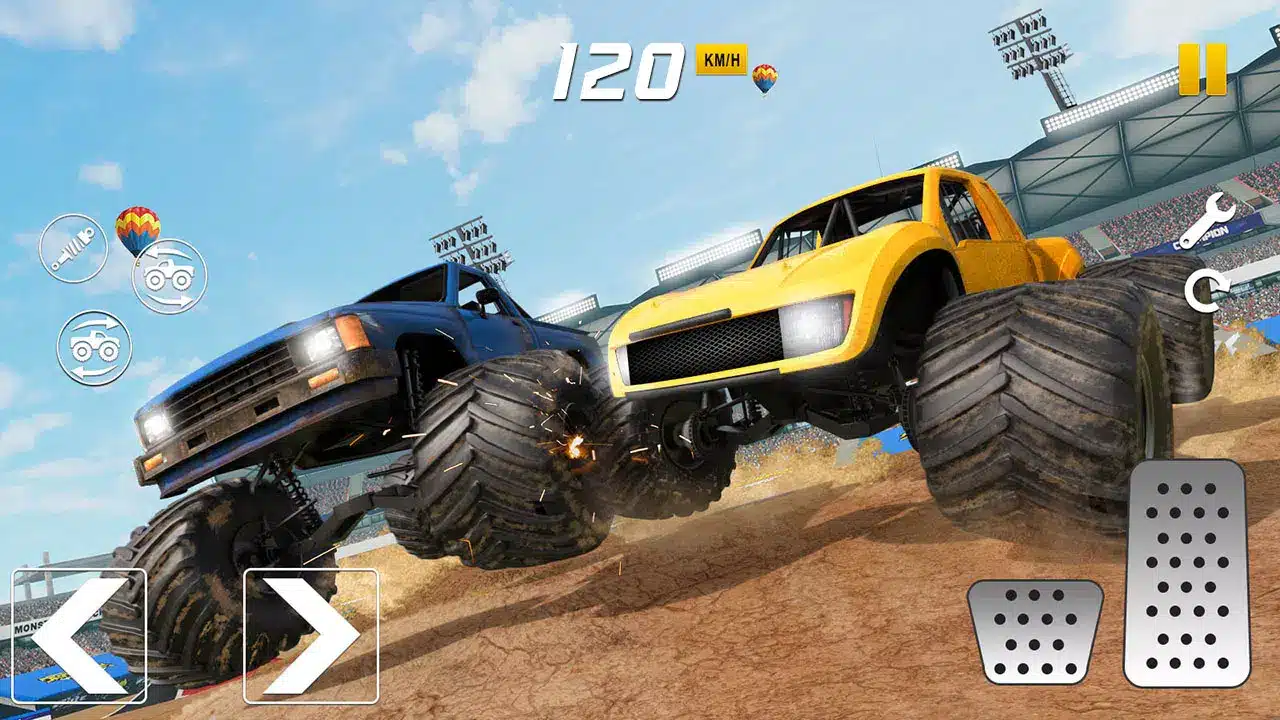Viewport: 1280px width, 720px height.
Task: Hit the short brake pedal
Action: (1035, 632)
